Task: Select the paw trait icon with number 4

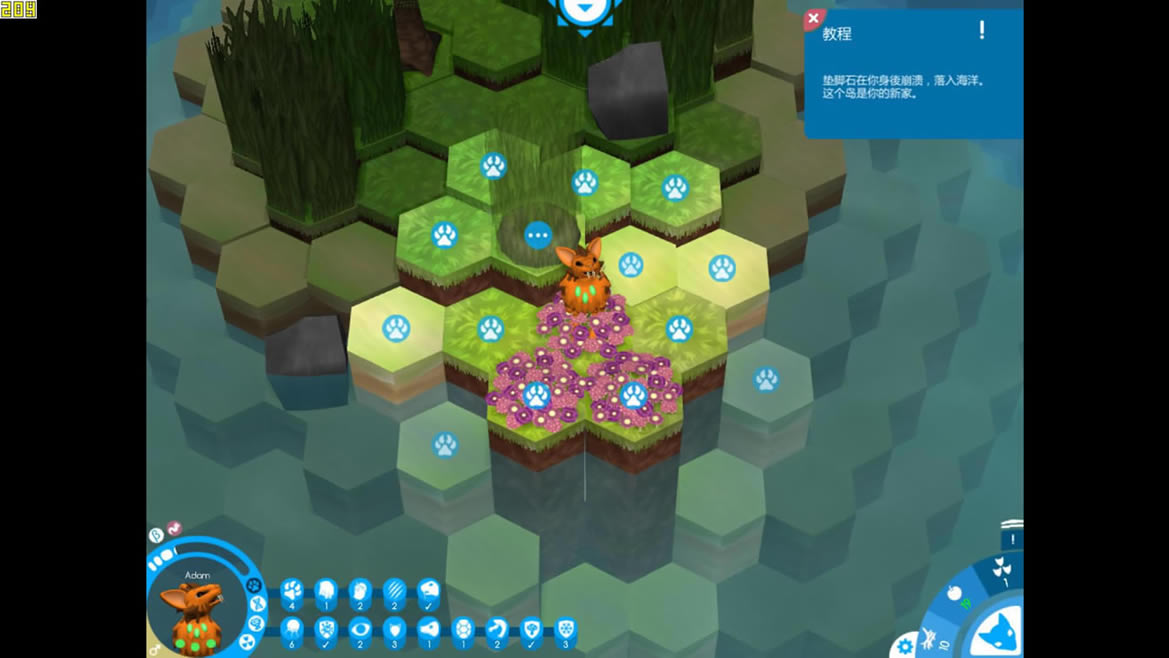Action: click(x=292, y=592)
